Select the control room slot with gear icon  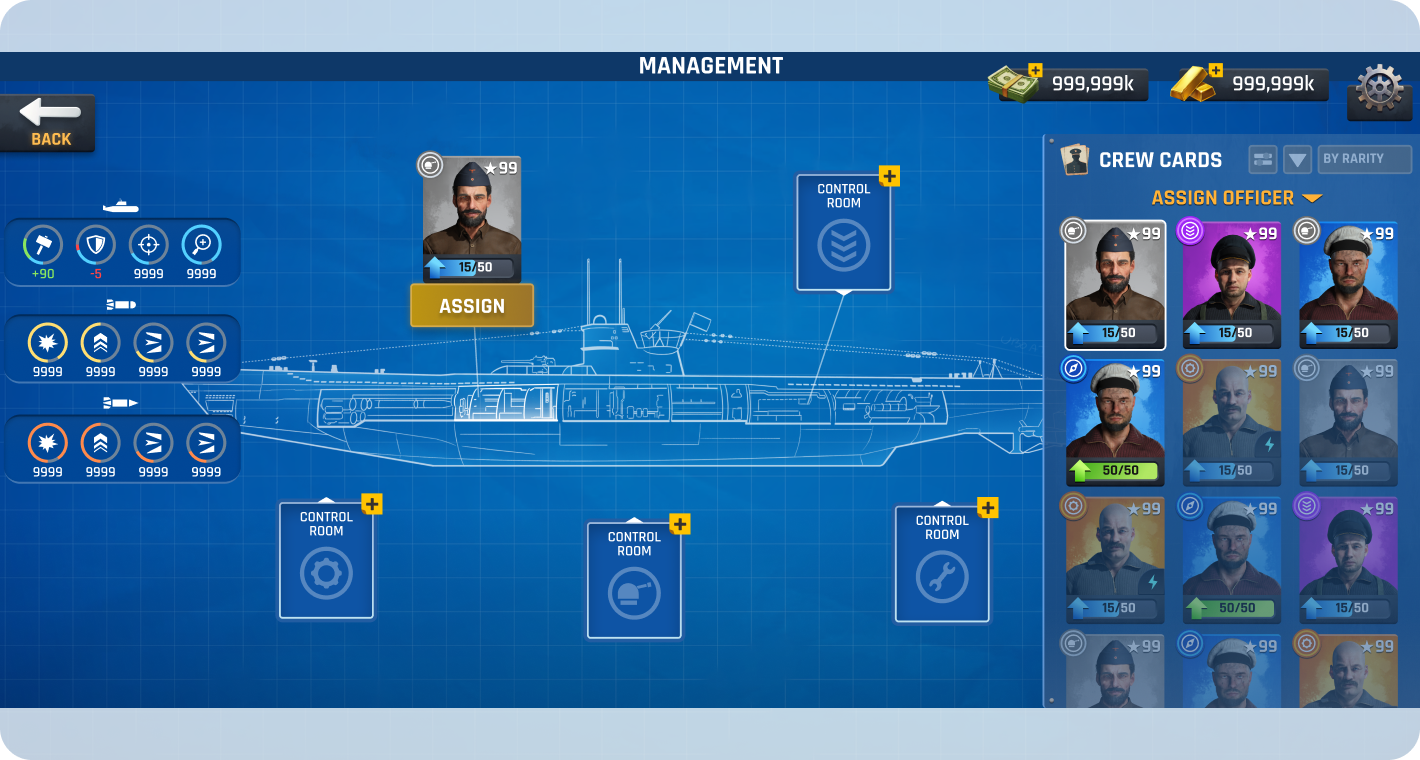point(326,561)
